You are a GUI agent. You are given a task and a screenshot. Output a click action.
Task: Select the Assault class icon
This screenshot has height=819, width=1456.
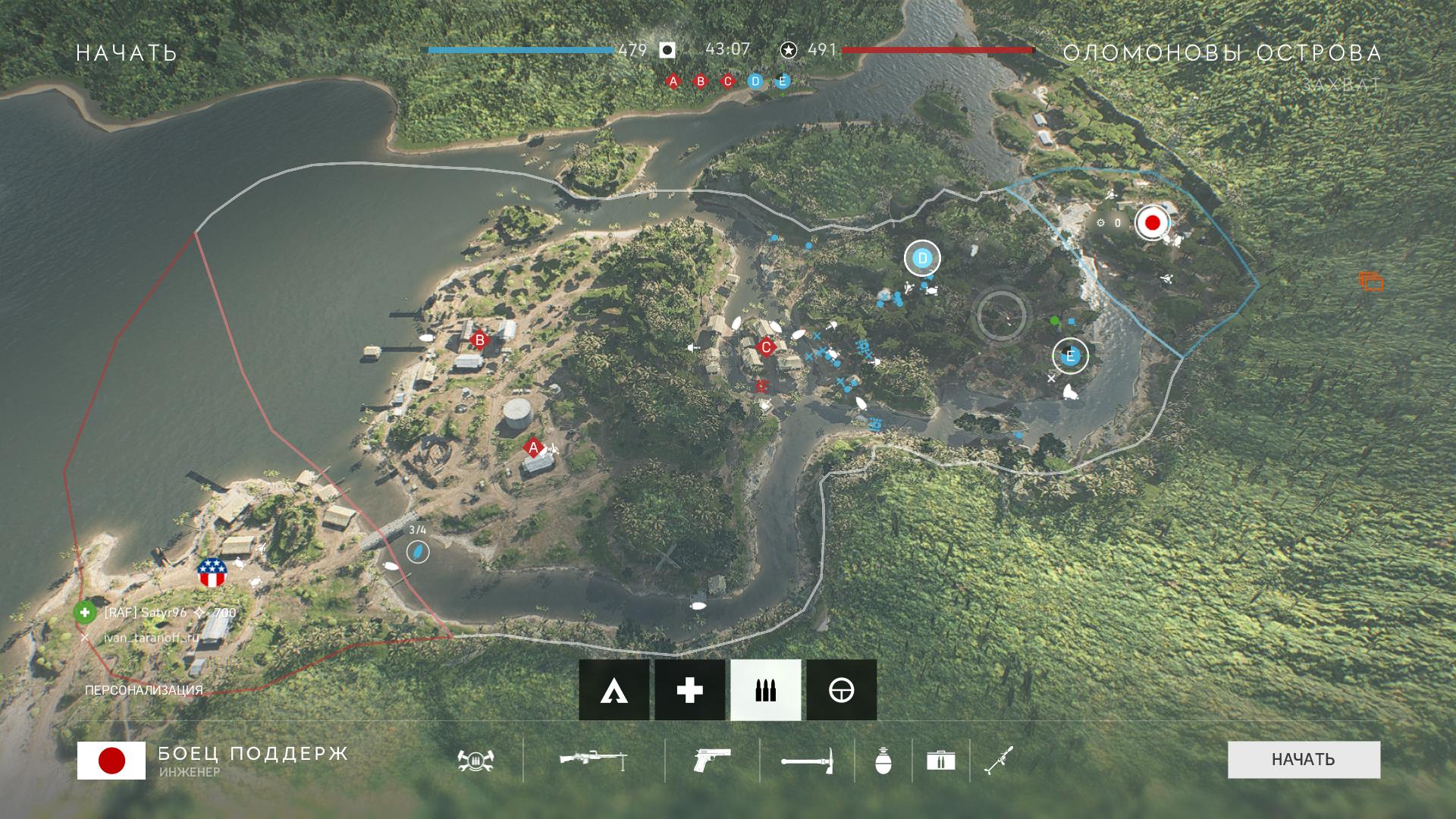(613, 690)
